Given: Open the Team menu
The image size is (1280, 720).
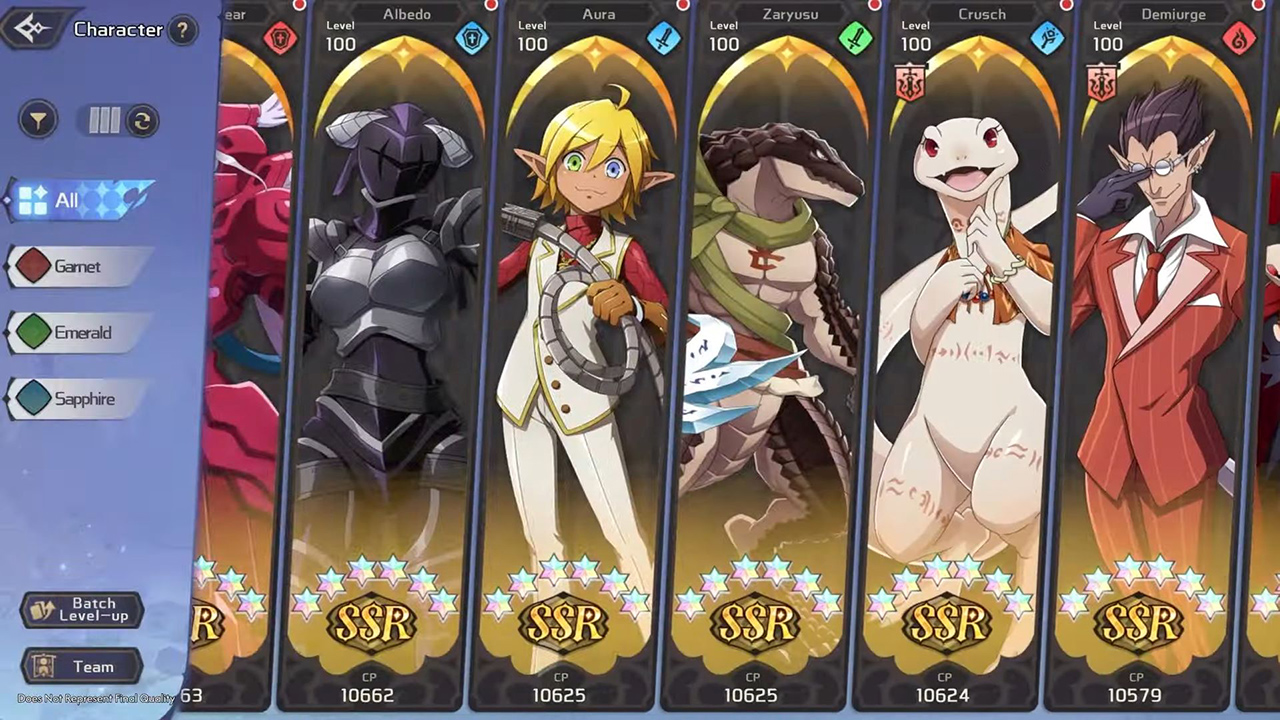Looking at the screenshot, I should [x=82, y=667].
